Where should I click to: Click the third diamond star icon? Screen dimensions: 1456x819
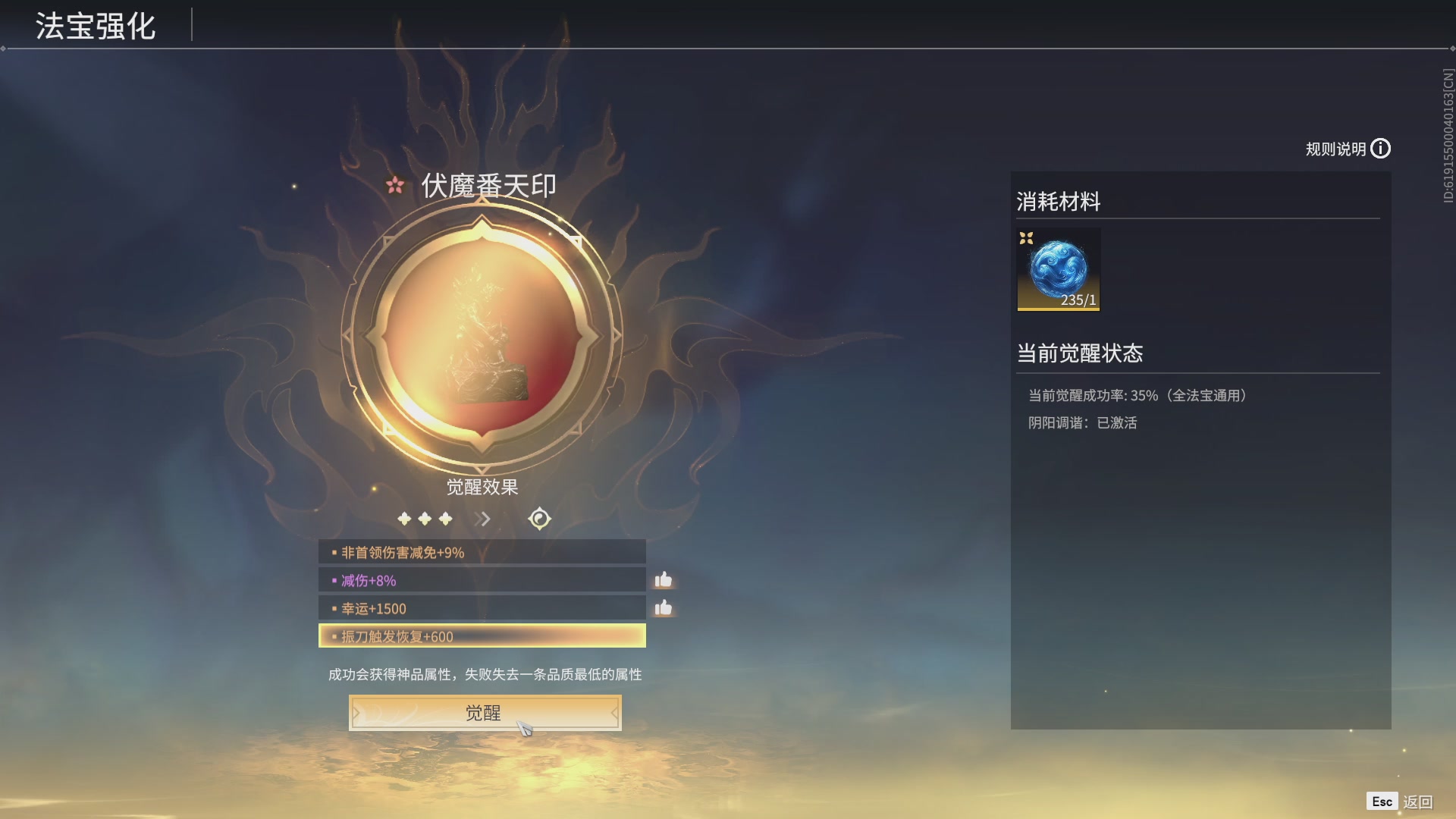pyautogui.click(x=445, y=519)
